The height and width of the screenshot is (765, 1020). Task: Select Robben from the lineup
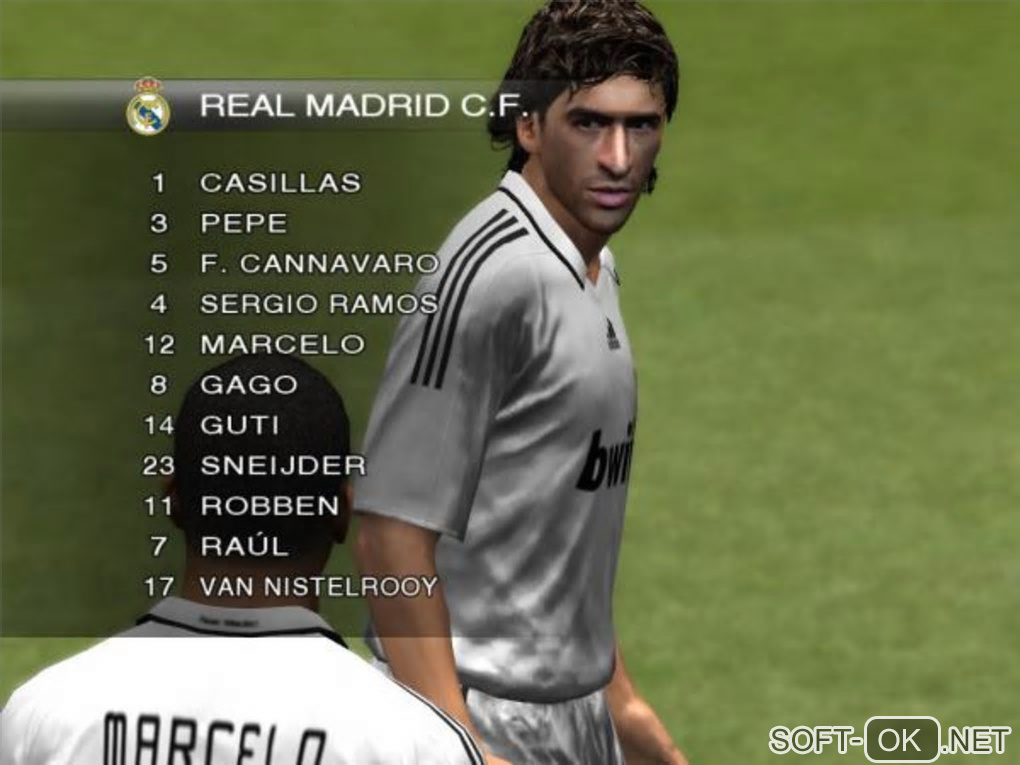[270, 506]
